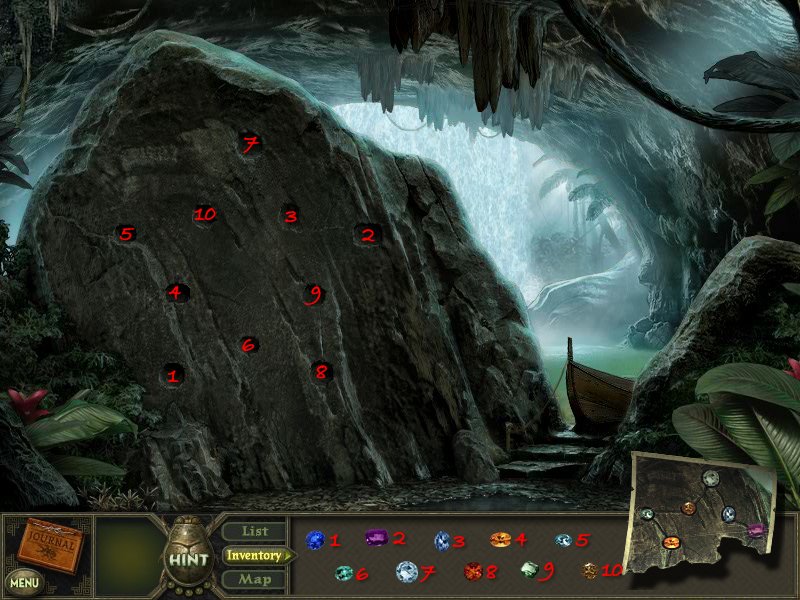Pick the teal gem numbered 6

coord(344,573)
